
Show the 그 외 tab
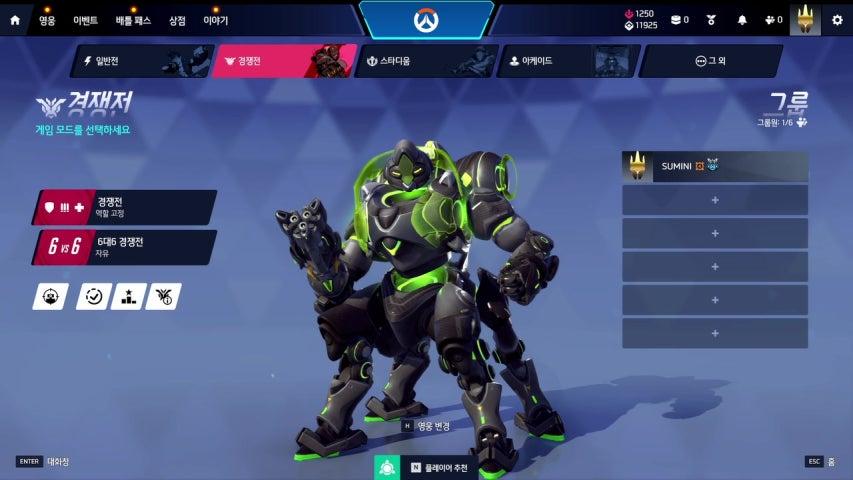[x=709, y=61]
